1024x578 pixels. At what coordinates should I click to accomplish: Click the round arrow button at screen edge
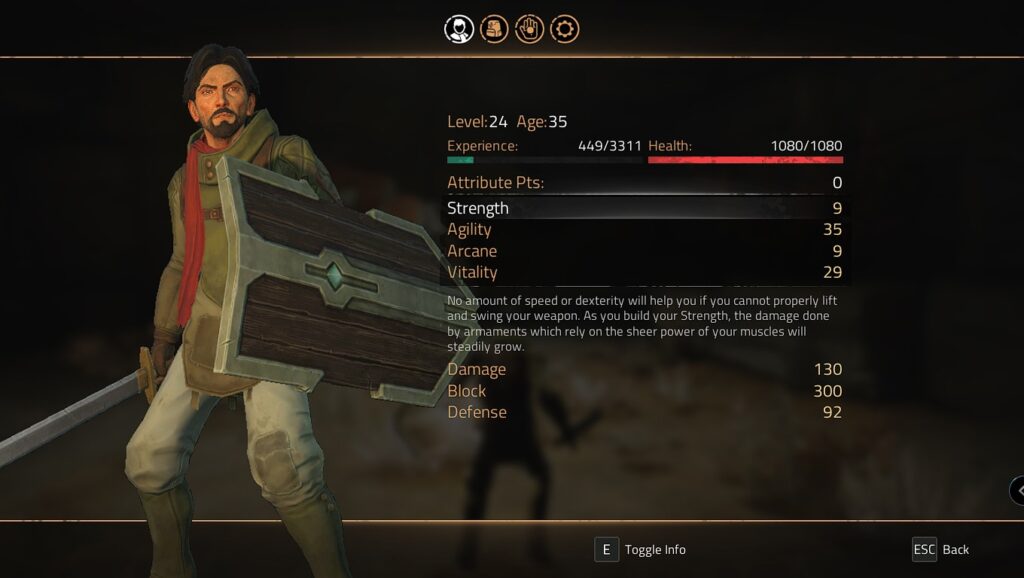[x=1018, y=490]
